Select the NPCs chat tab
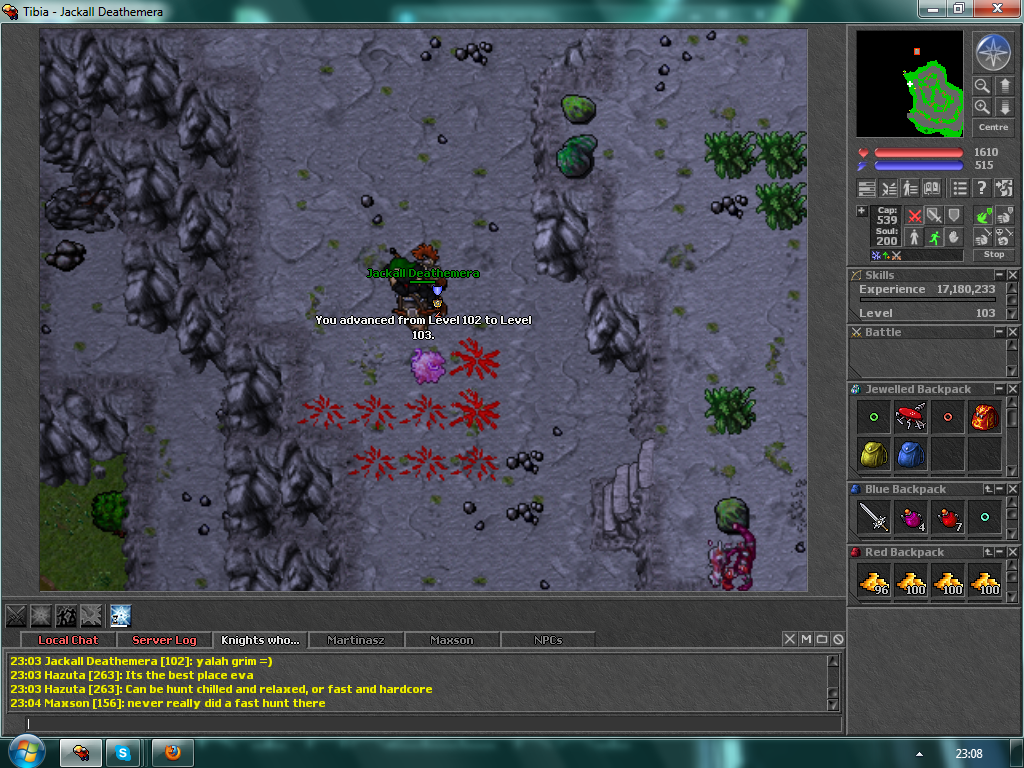The width and height of the screenshot is (1024, 768). point(547,640)
